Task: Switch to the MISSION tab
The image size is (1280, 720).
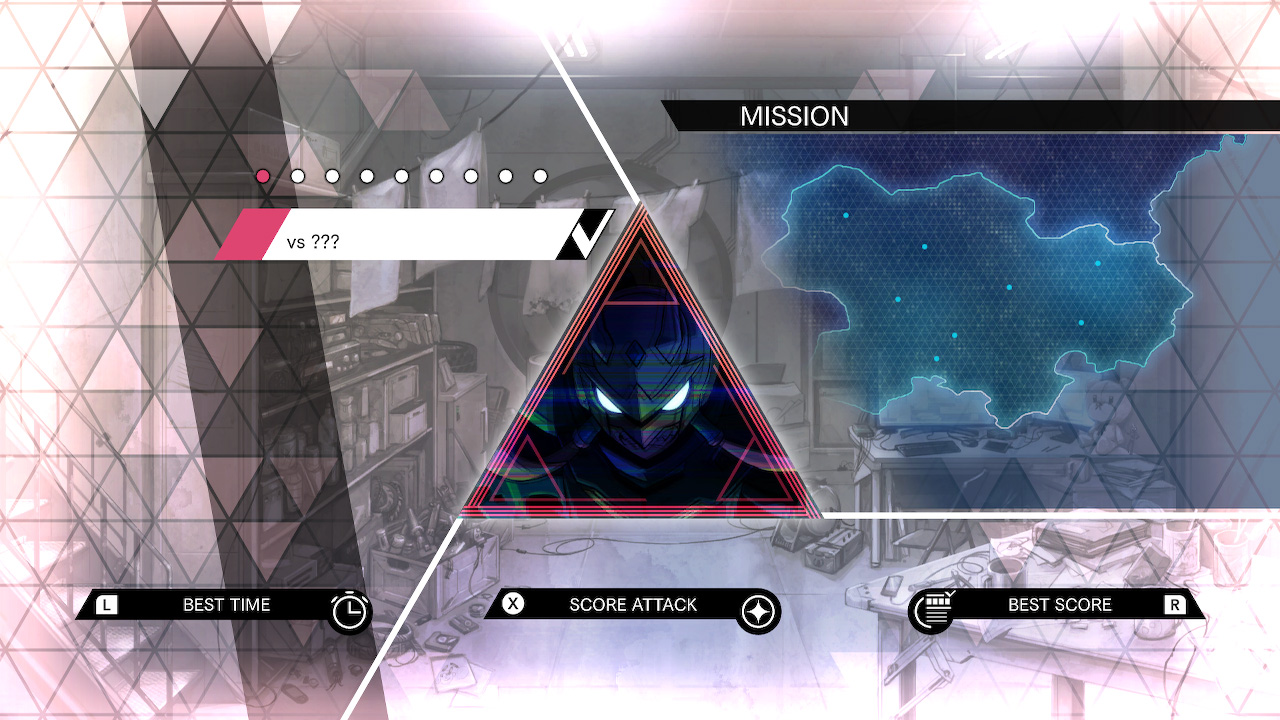Action: [795, 117]
